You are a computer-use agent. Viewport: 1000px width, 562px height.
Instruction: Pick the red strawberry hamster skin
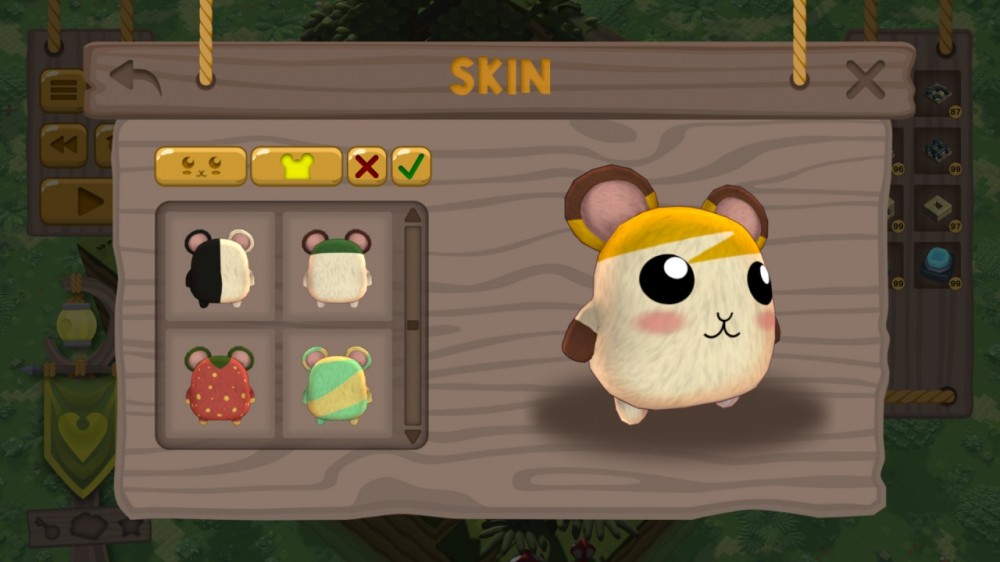pos(220,384)
